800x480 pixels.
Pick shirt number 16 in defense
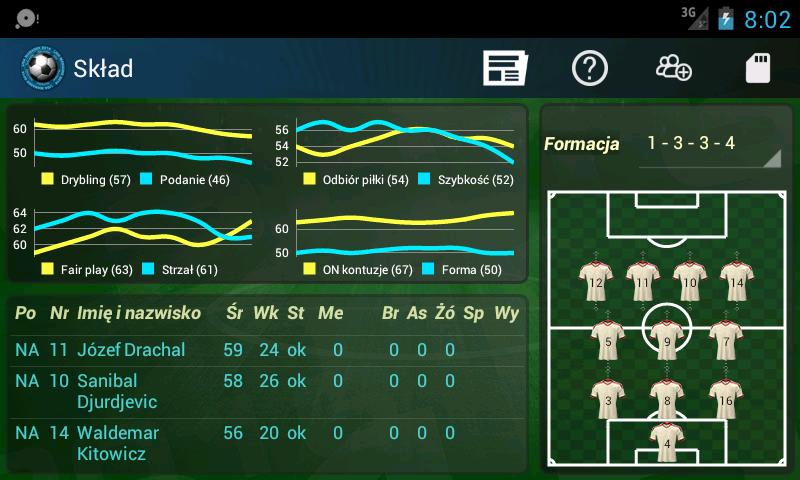(725, 399)
